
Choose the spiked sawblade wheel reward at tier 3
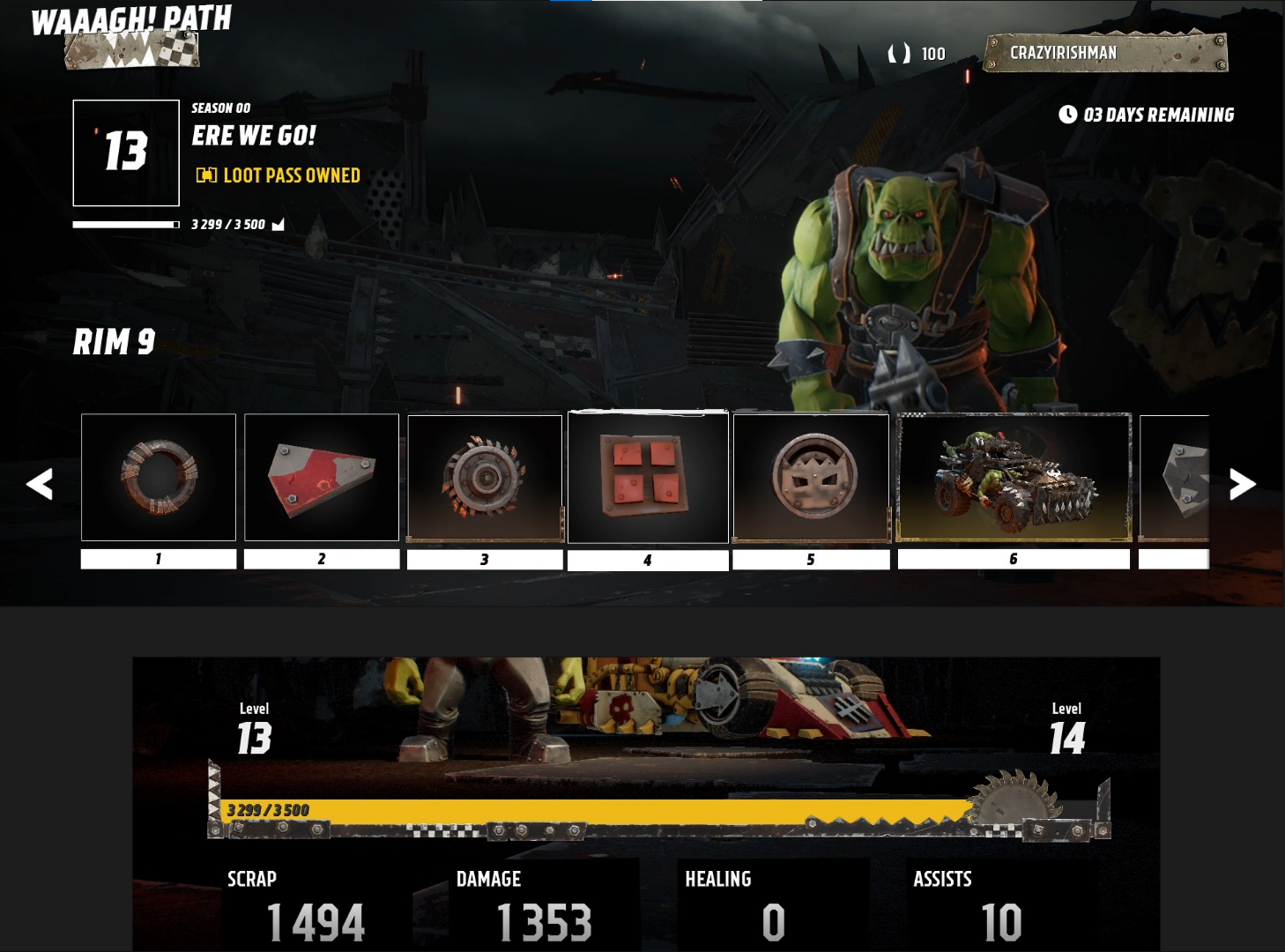pos(485,478)
